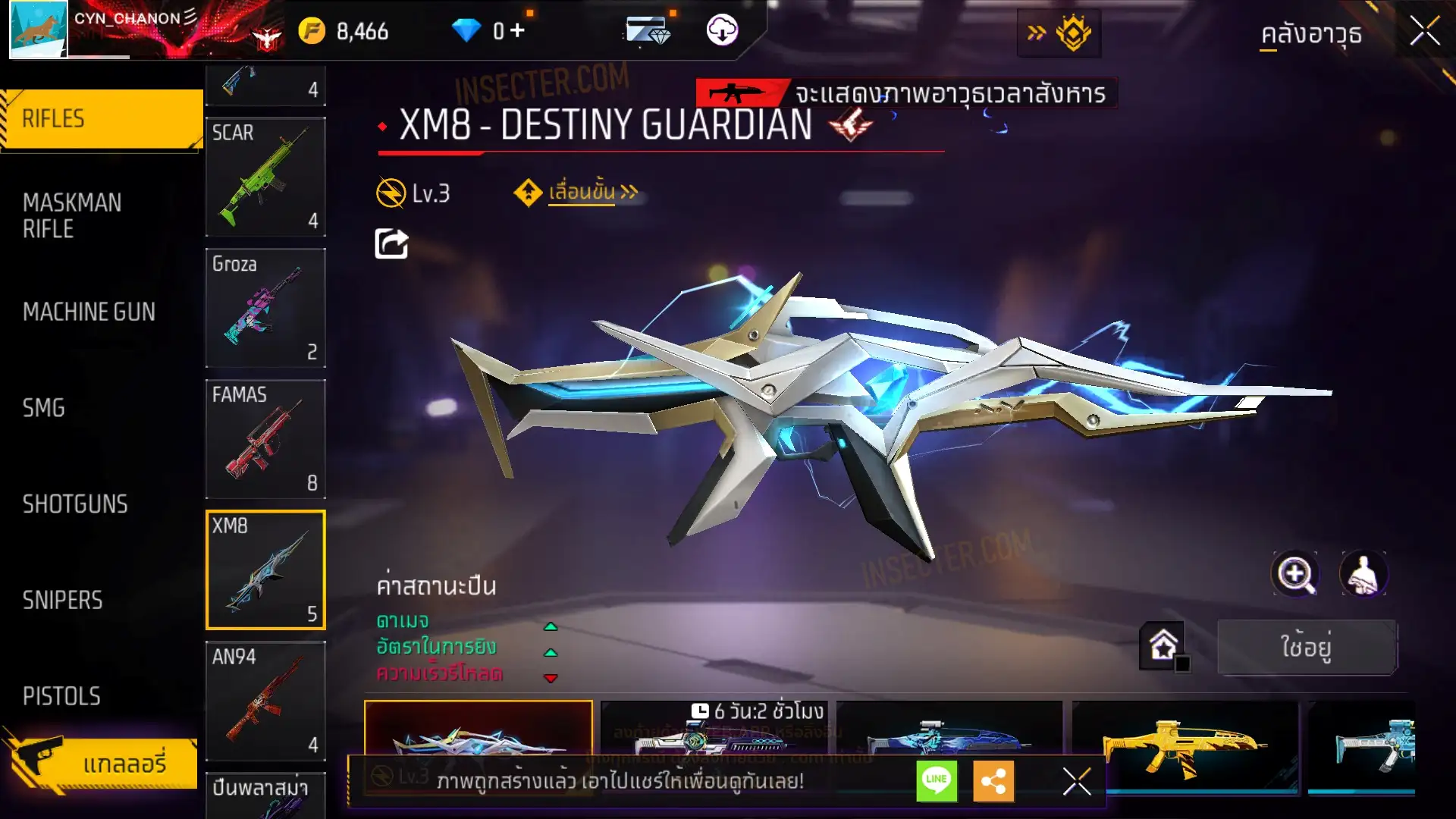Pick the Groza weapon tile
Screen dimensions: 1456x819
265,308
